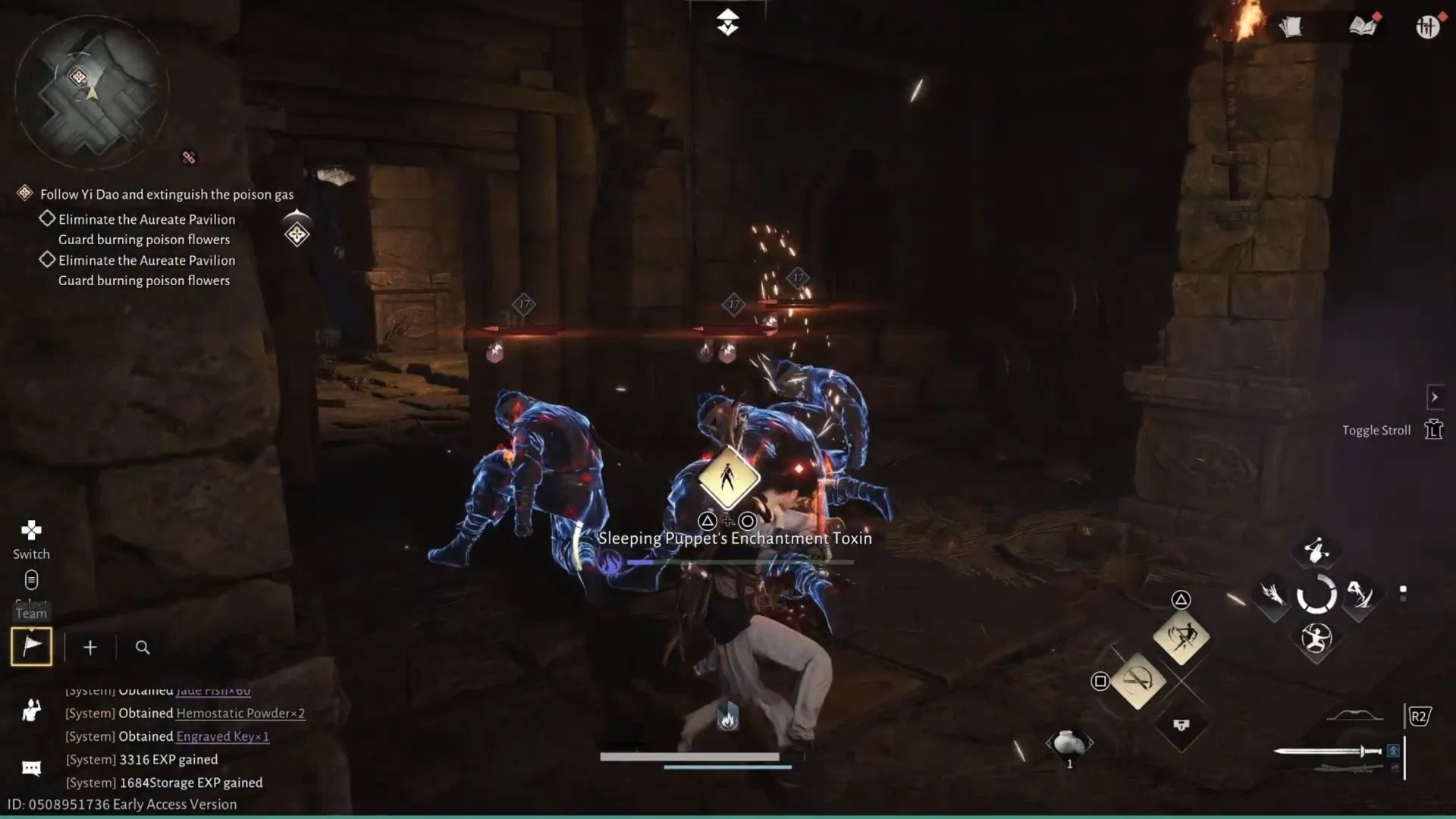
Task: Toggle Stroll mode with the walking icon
Action: (1434, 429)
